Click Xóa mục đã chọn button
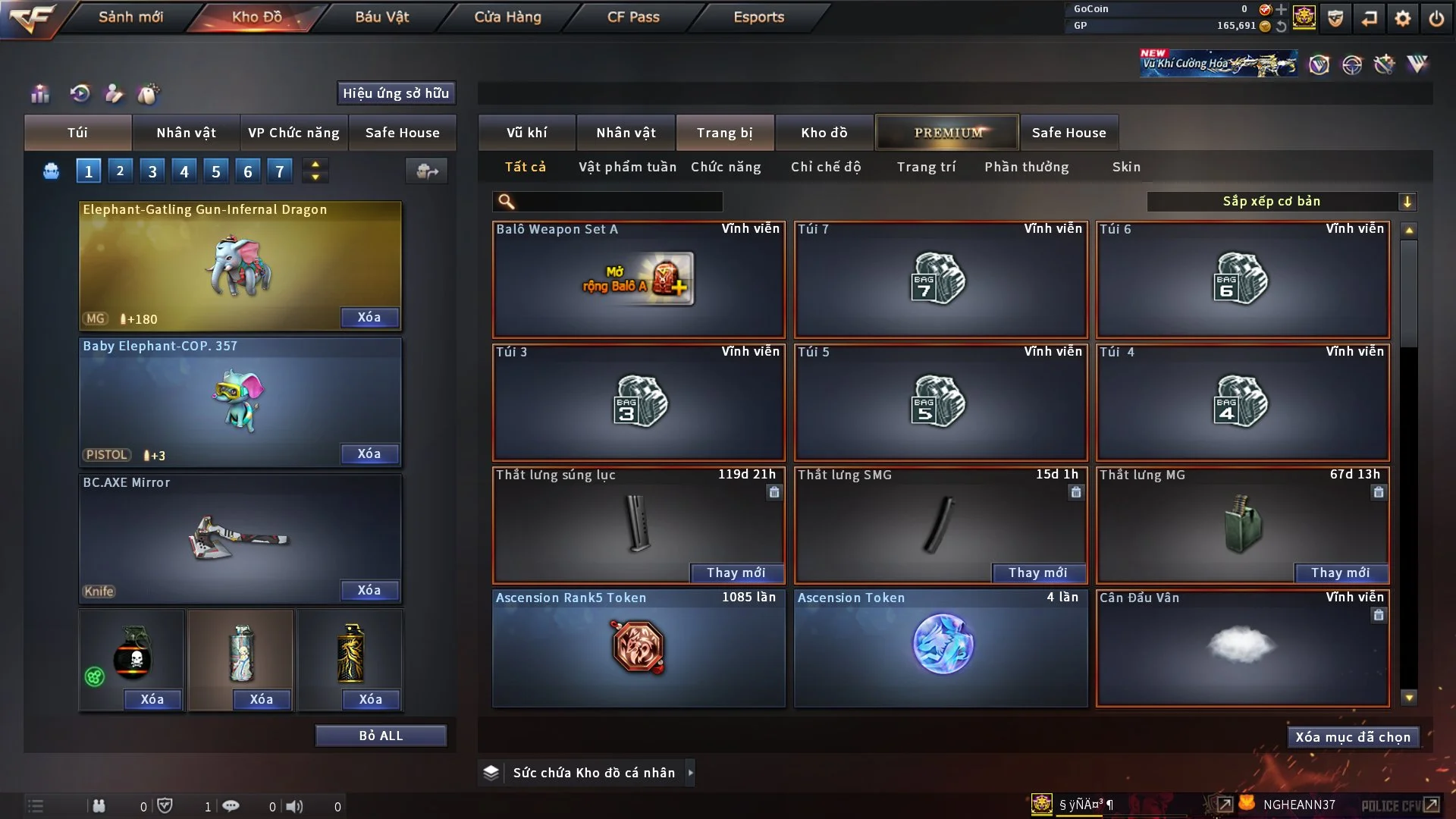1456x819 pixels. click(1353, 737)
